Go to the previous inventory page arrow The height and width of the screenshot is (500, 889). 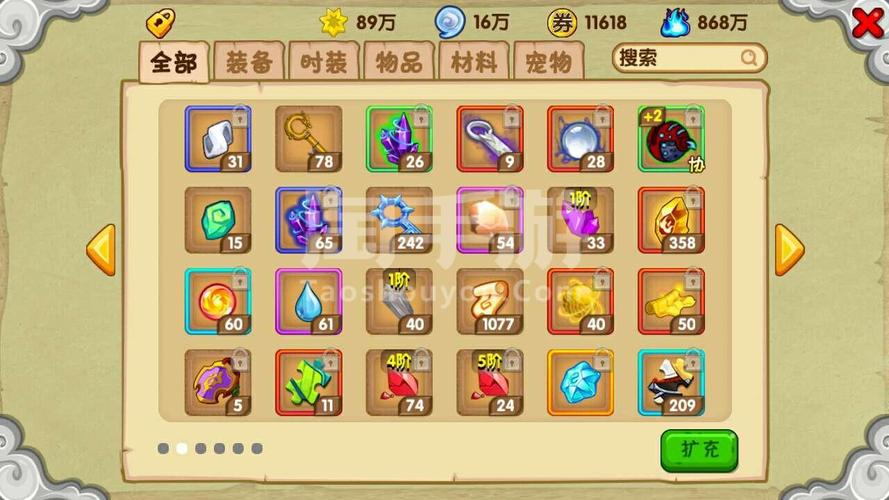tap(101, 249)
